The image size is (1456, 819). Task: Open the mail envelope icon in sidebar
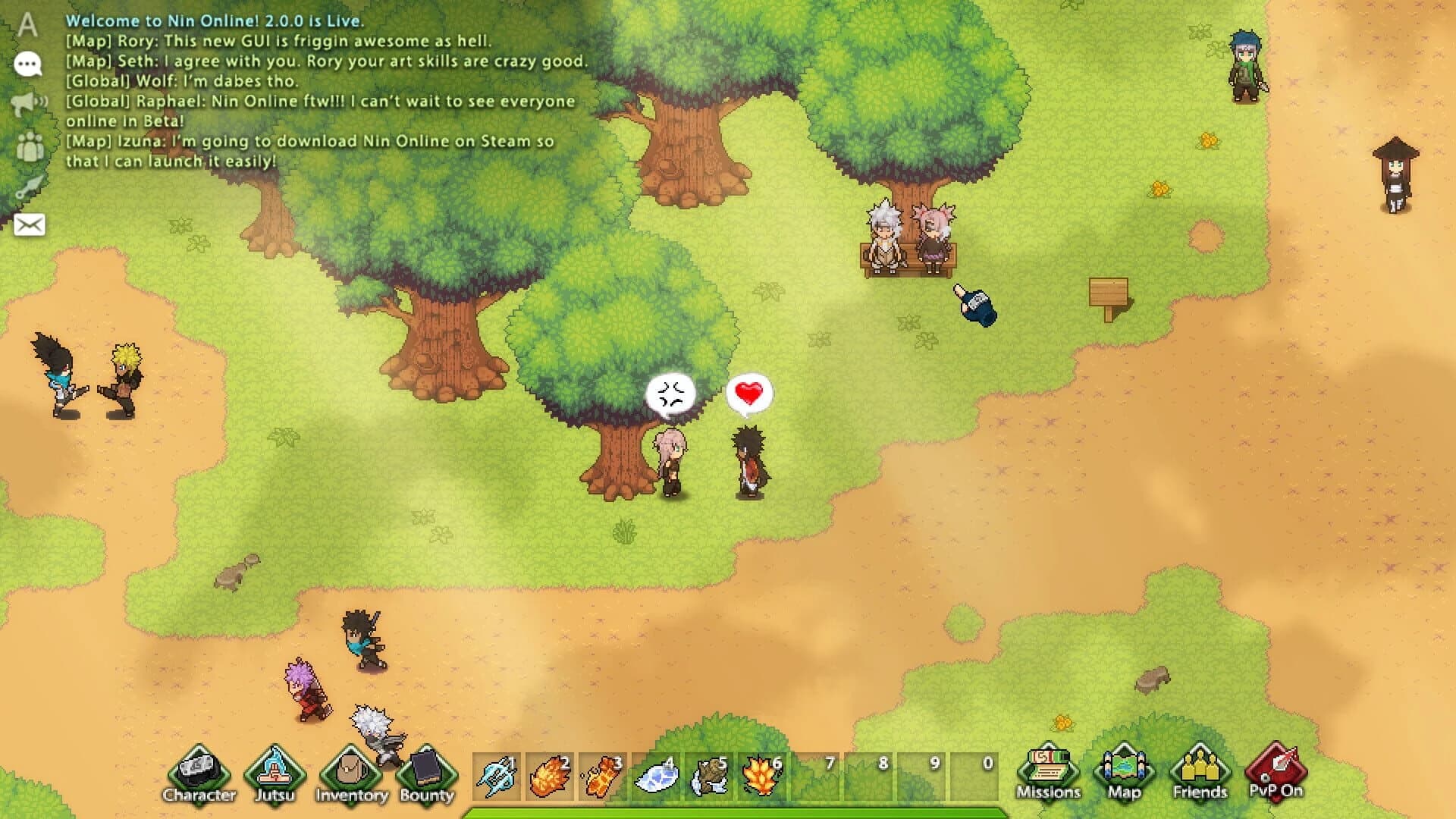[x=27, y=224]
